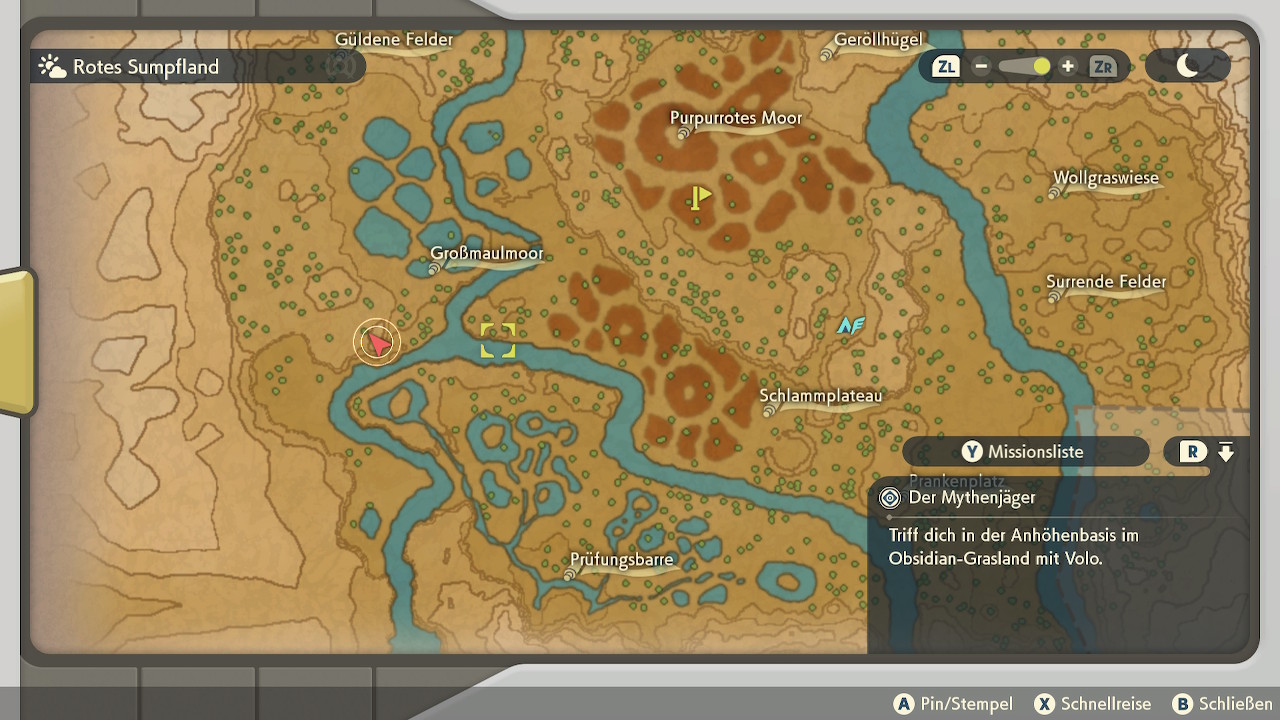This screenshot has width=1280, height=720.
Task: Zoom out the map with the minus button
Action: (x=981, y=67)
